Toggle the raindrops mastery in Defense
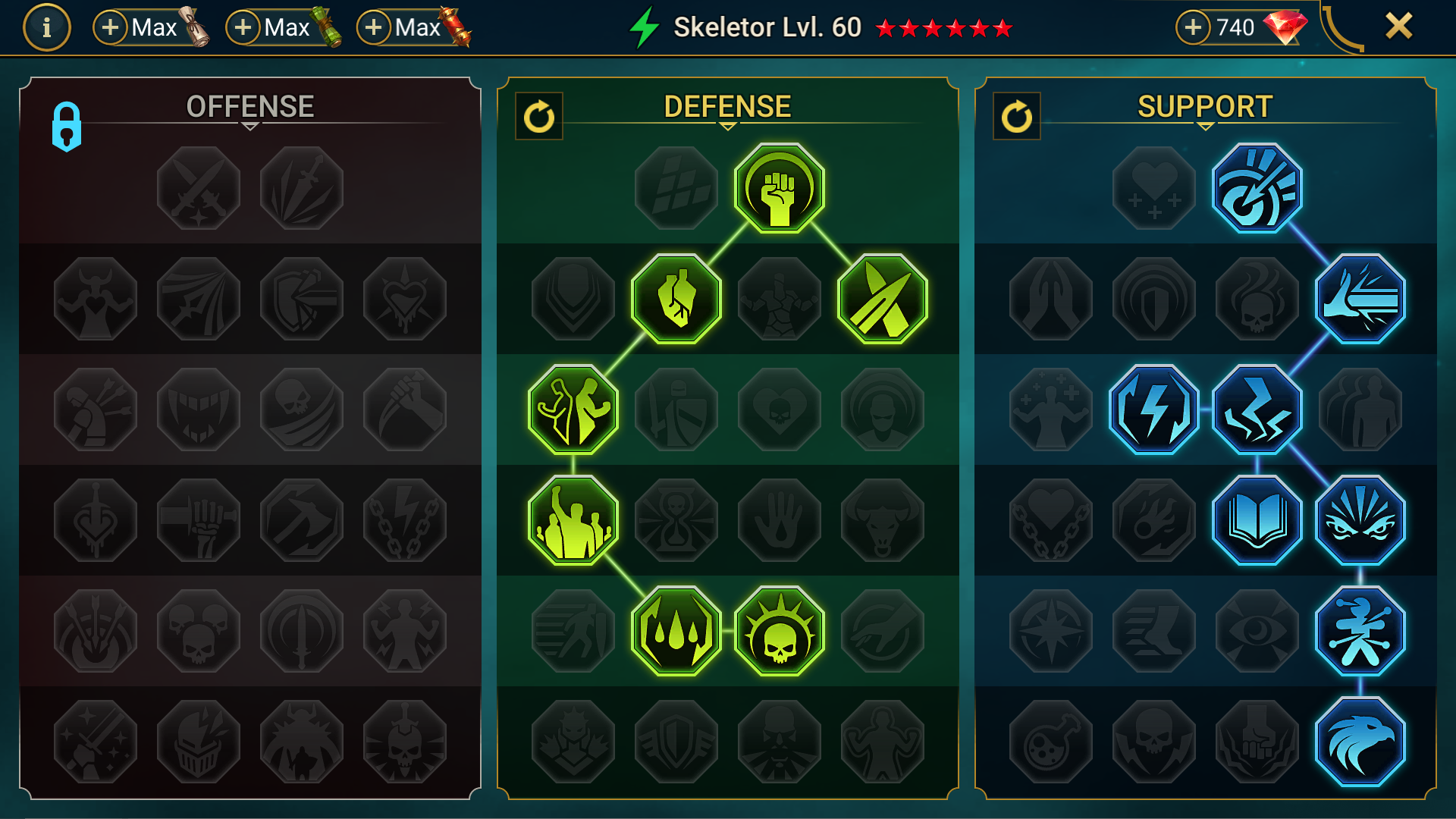This screenshot has height=819, width=1456. pos(675,630)
